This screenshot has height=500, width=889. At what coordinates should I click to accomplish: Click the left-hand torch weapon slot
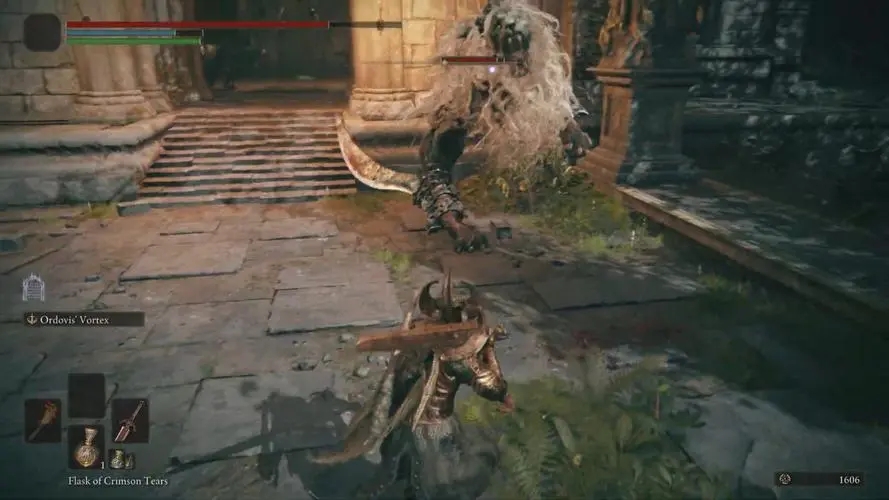(43, 420)
